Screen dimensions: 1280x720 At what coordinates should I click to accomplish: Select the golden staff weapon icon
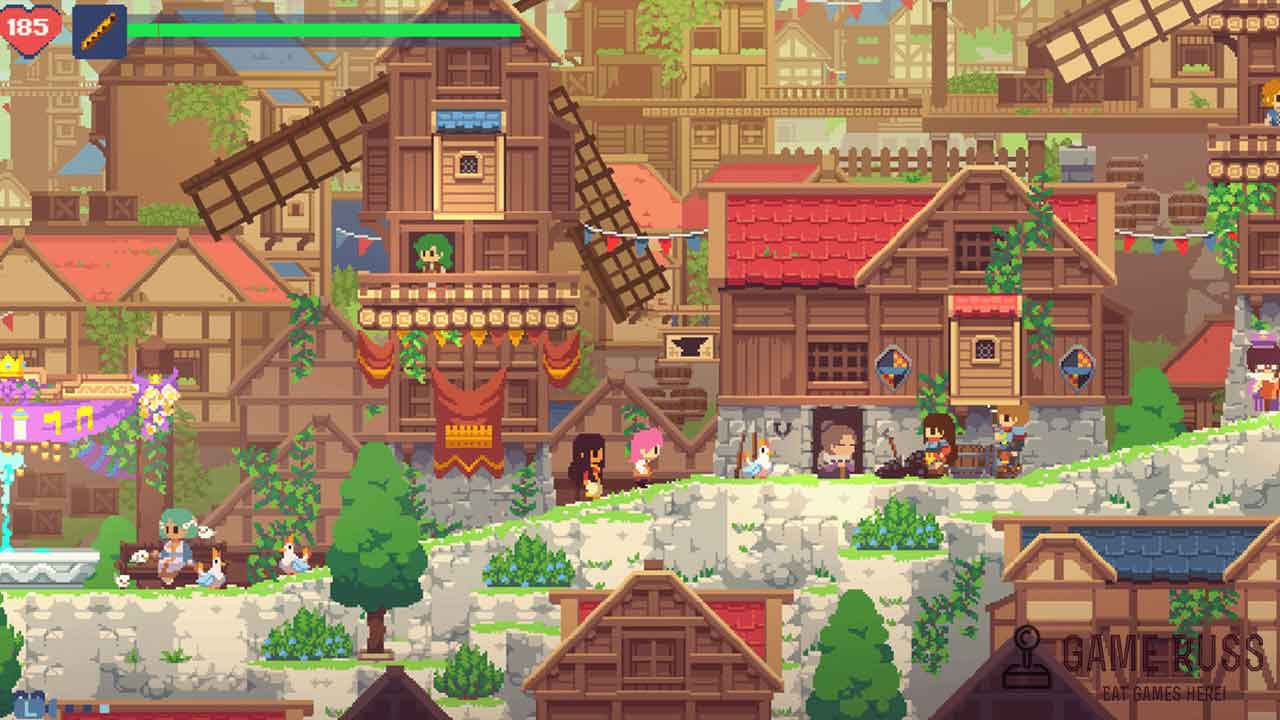click(x=99, y=31)
